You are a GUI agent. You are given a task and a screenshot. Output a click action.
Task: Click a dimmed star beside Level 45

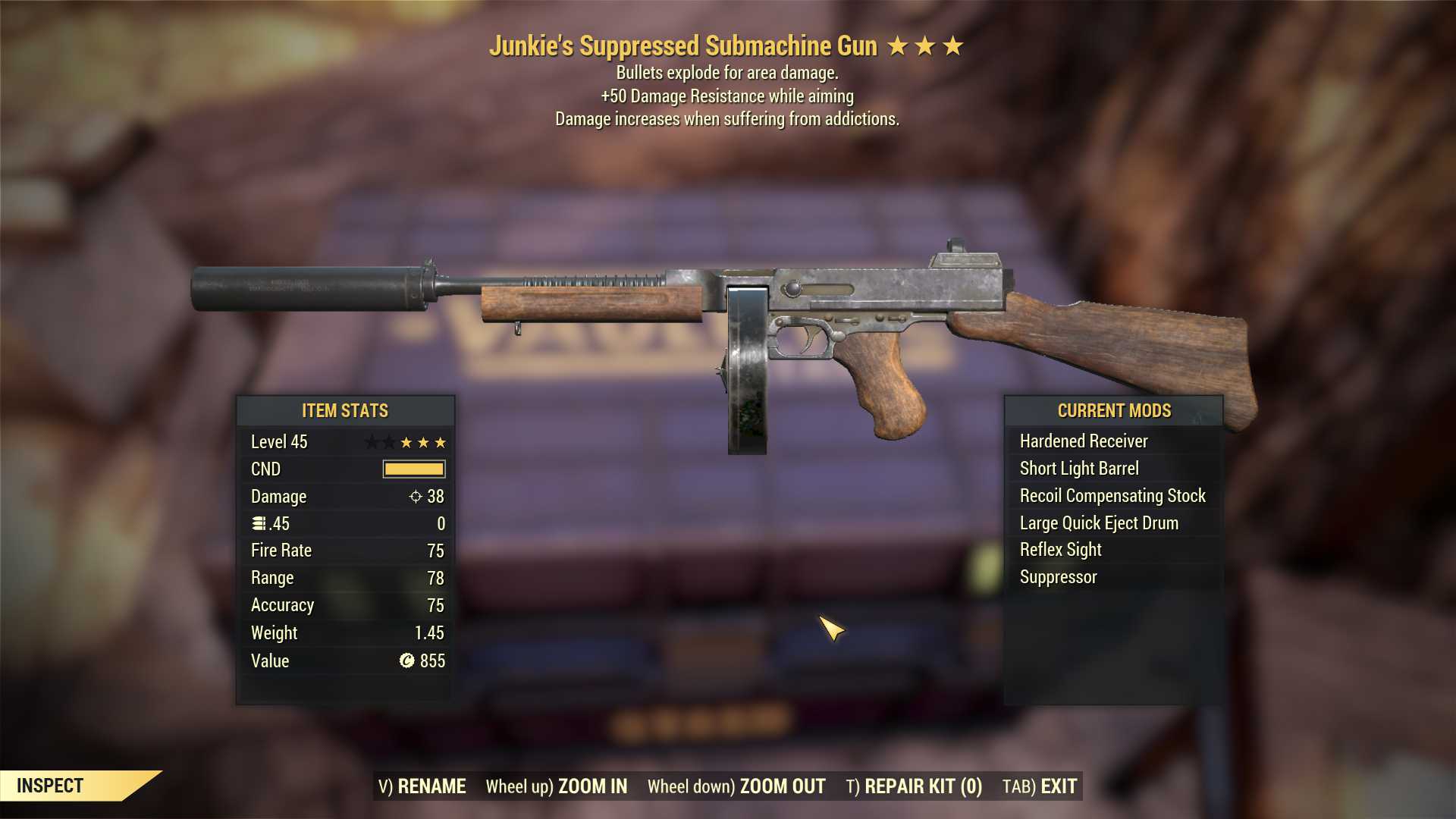pos(371,441)
